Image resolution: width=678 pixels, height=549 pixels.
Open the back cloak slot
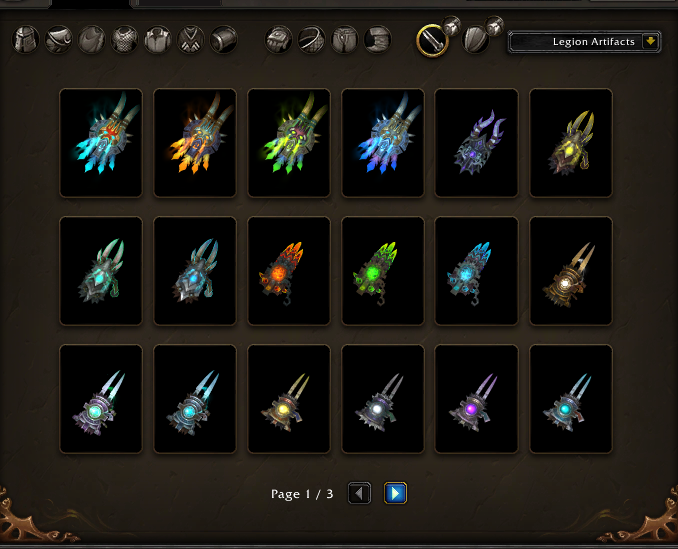click(x=92, y=41)
